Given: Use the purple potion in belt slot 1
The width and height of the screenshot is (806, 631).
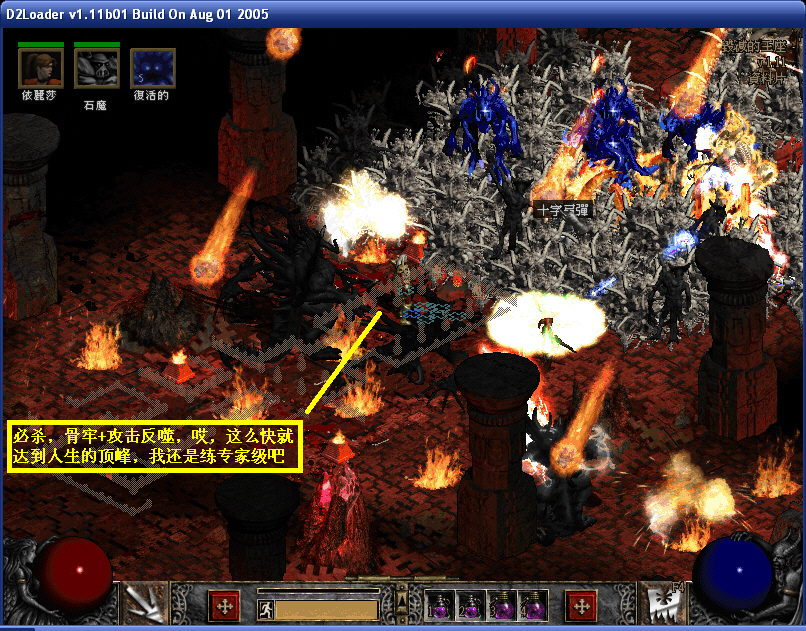Looking at the screenshot, I should [440, 606].
